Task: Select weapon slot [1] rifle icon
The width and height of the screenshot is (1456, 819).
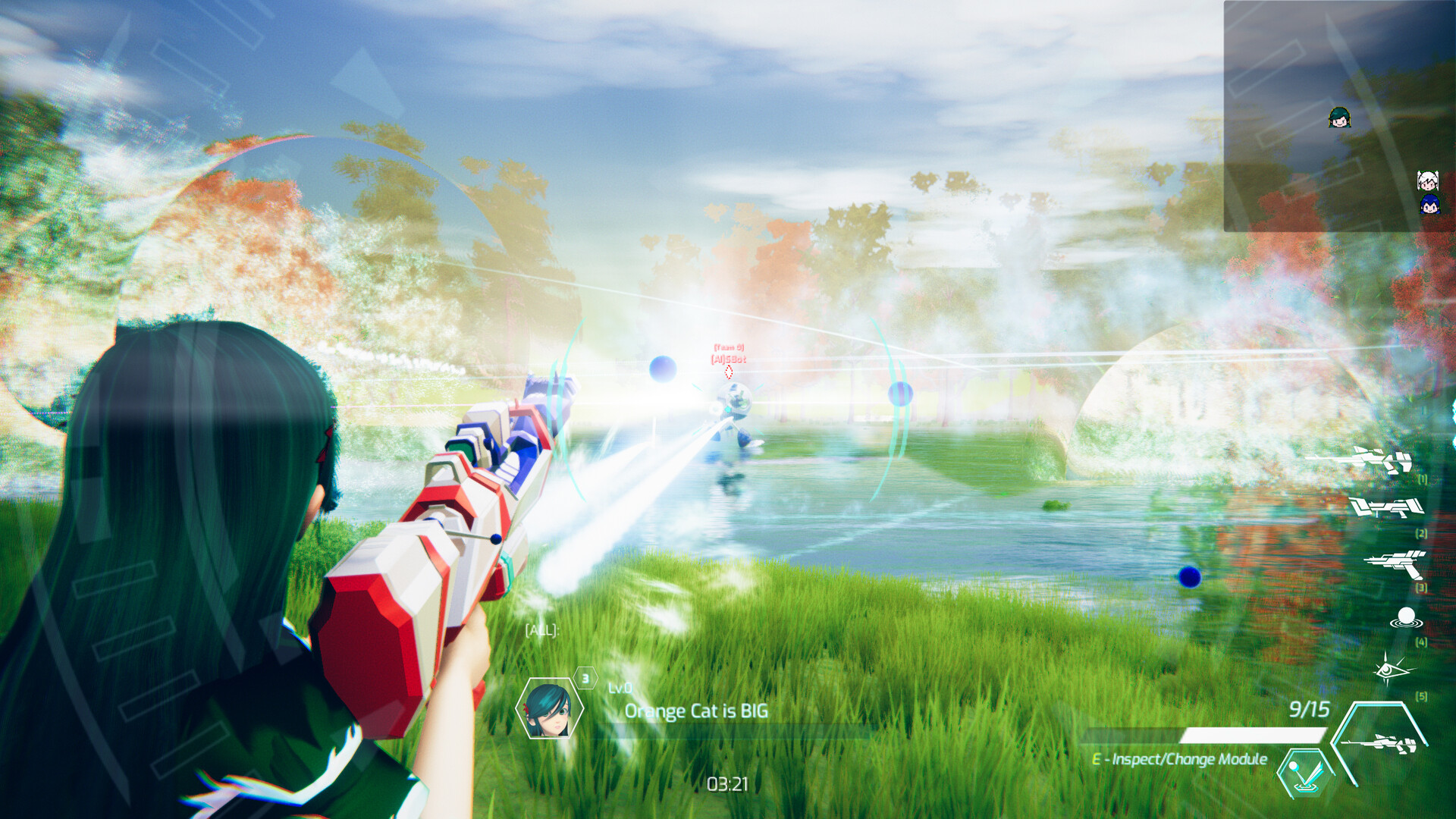Action: click(x=1374, y=459)
